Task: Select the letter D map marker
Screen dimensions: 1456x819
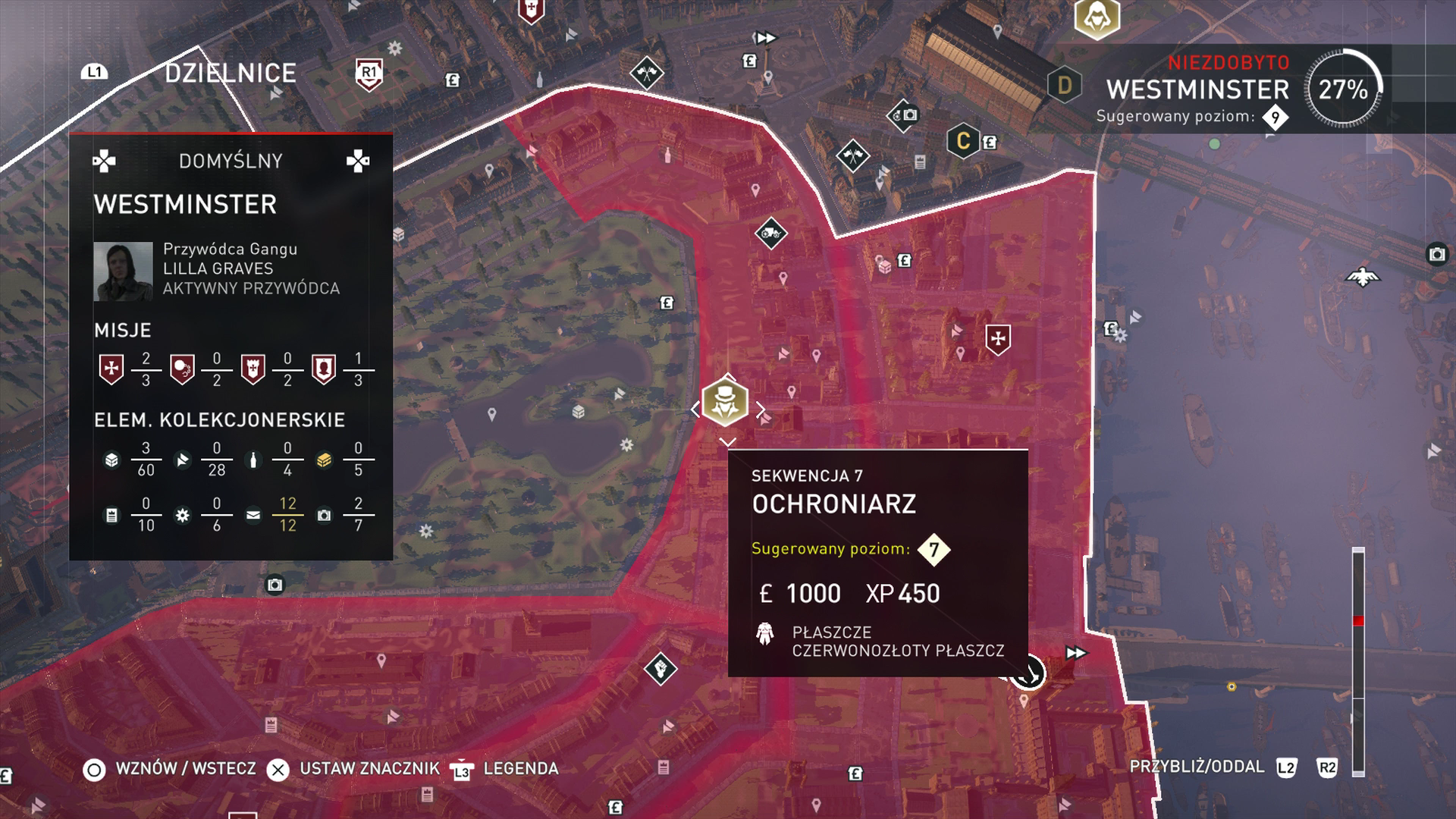Action: (1064, 85)
